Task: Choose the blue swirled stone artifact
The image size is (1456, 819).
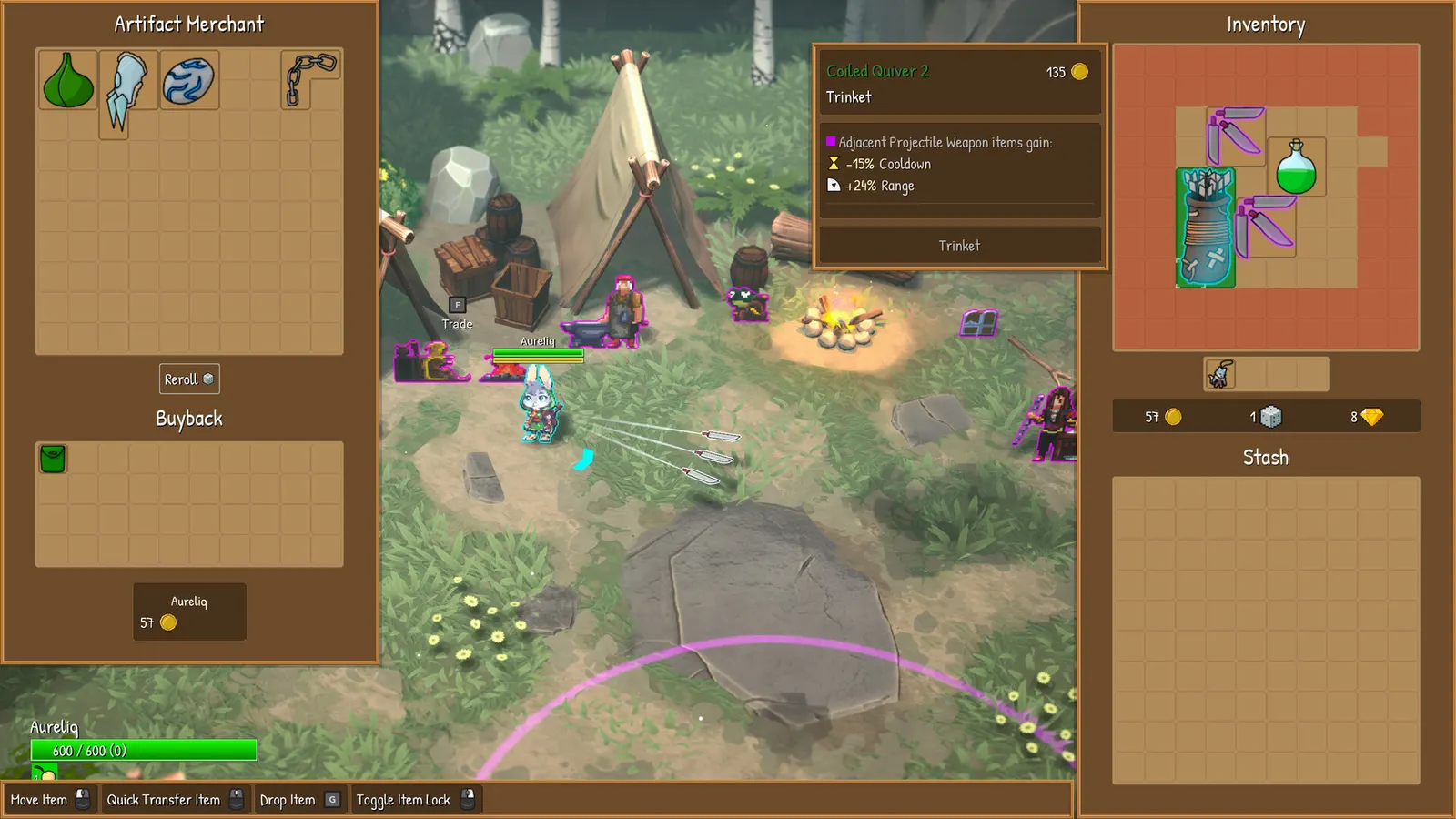Action: coord(188,80)
